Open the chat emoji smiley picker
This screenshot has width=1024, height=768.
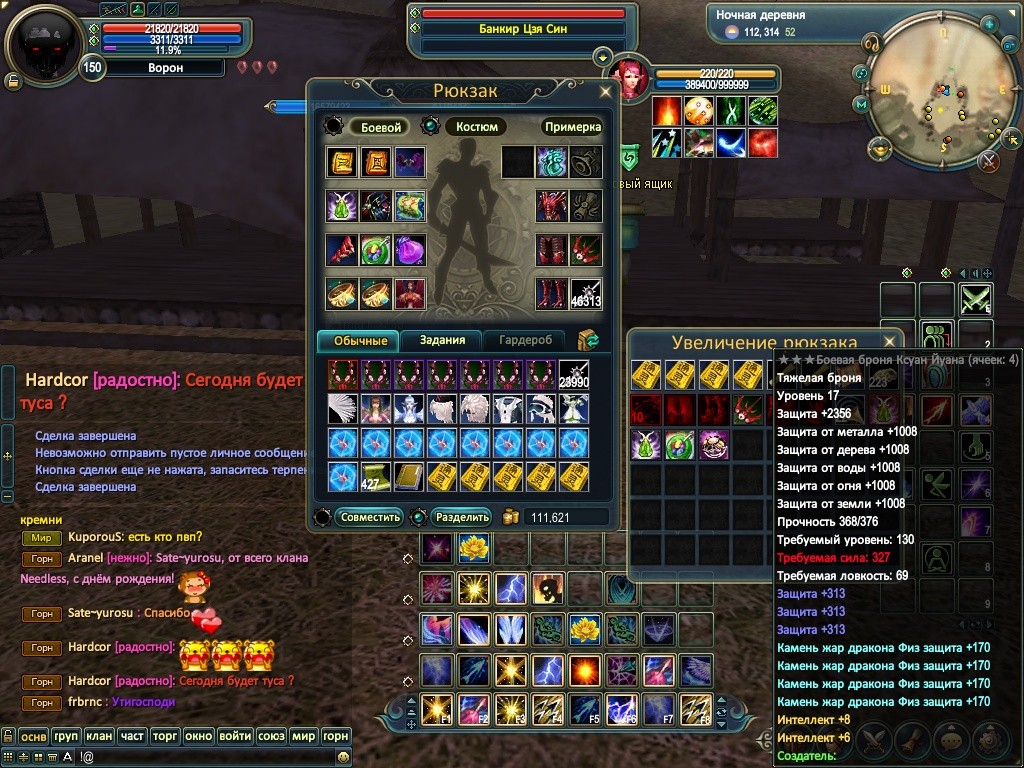click(x=345, y=758)
